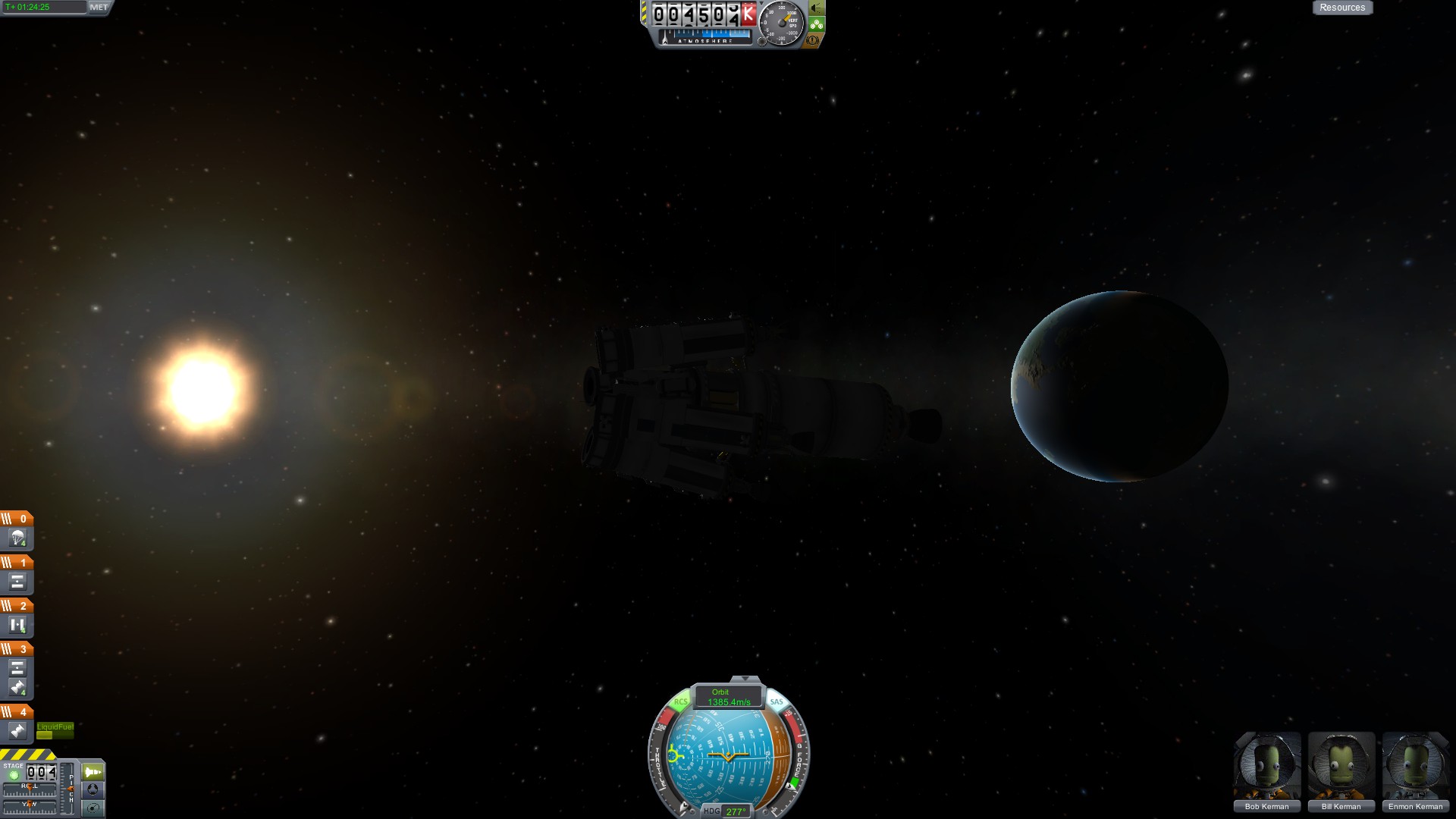This screenshot has width=1456, height=819.
Task: Click the orange stage 3 header
Action: [x=17, y=649]
